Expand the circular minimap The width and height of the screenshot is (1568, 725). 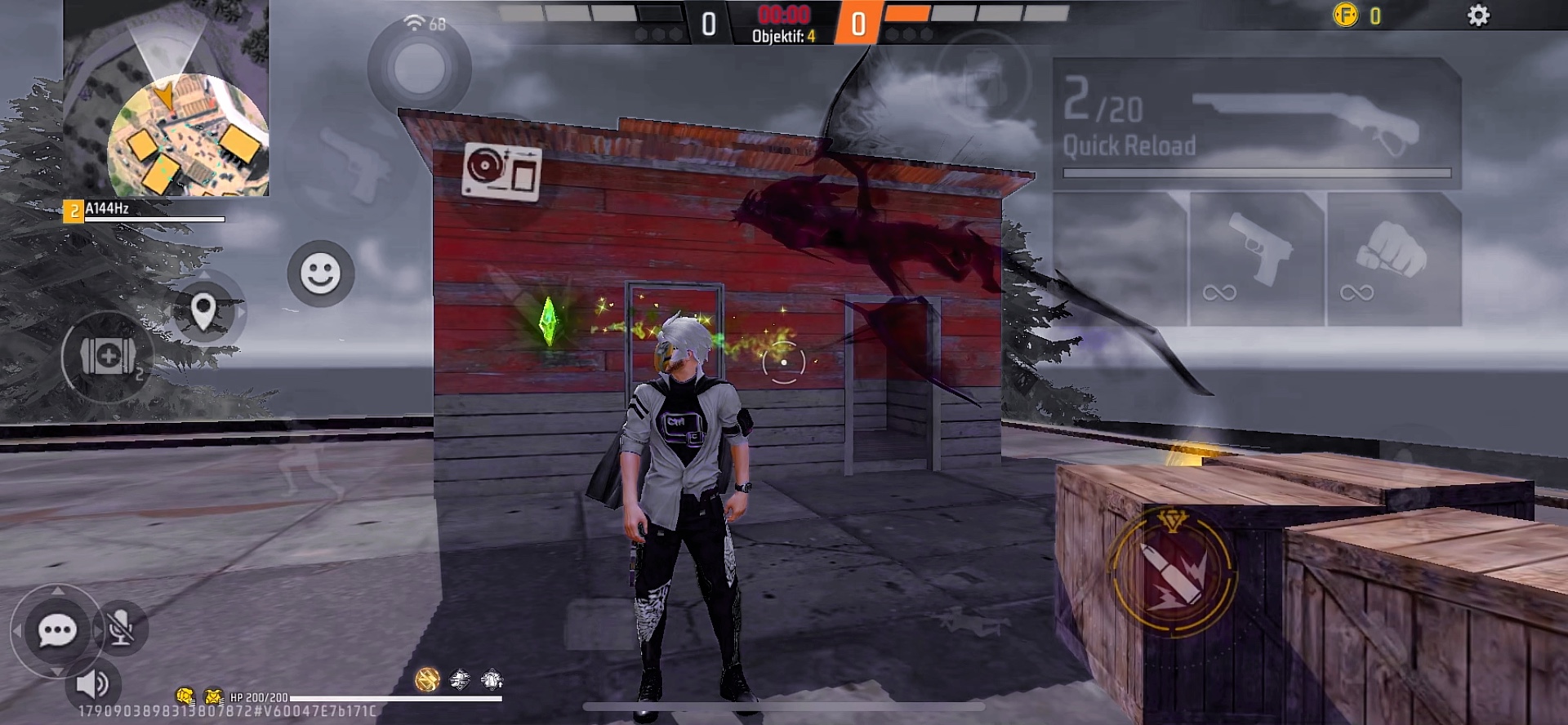click(x=188, y=135)
